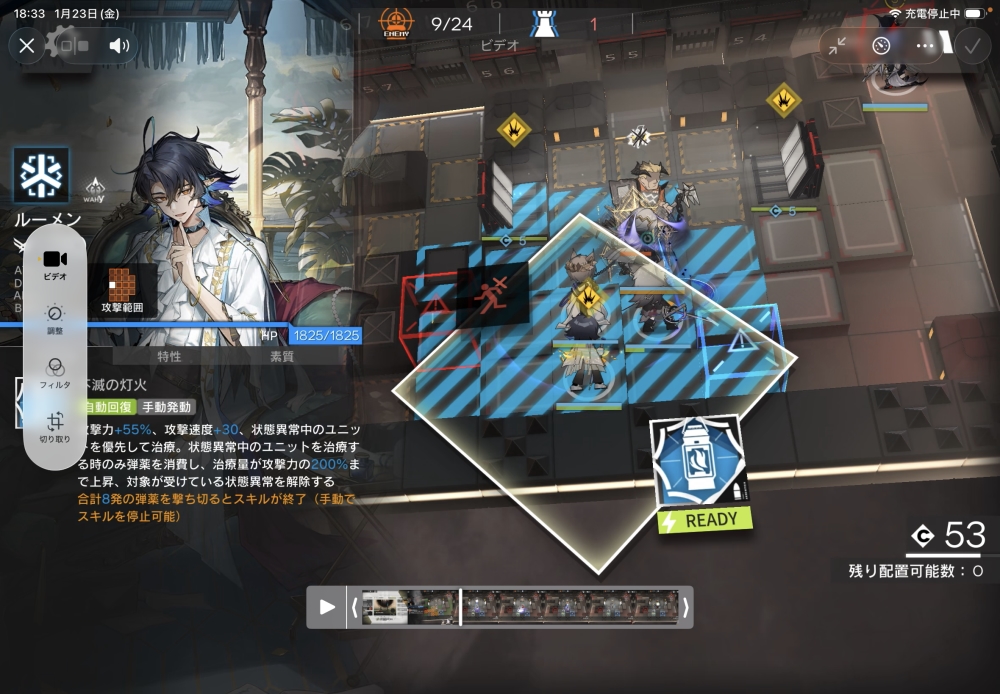Play the video clip
Image resolution: width=1000 pixels, height=694 pixels.
[x=327, y=607]
